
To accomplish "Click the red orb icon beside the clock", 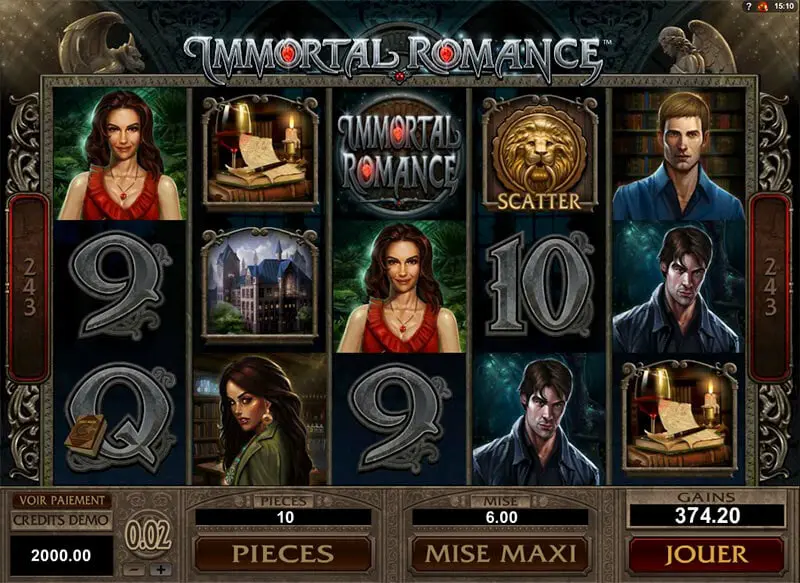I will 761,7.
